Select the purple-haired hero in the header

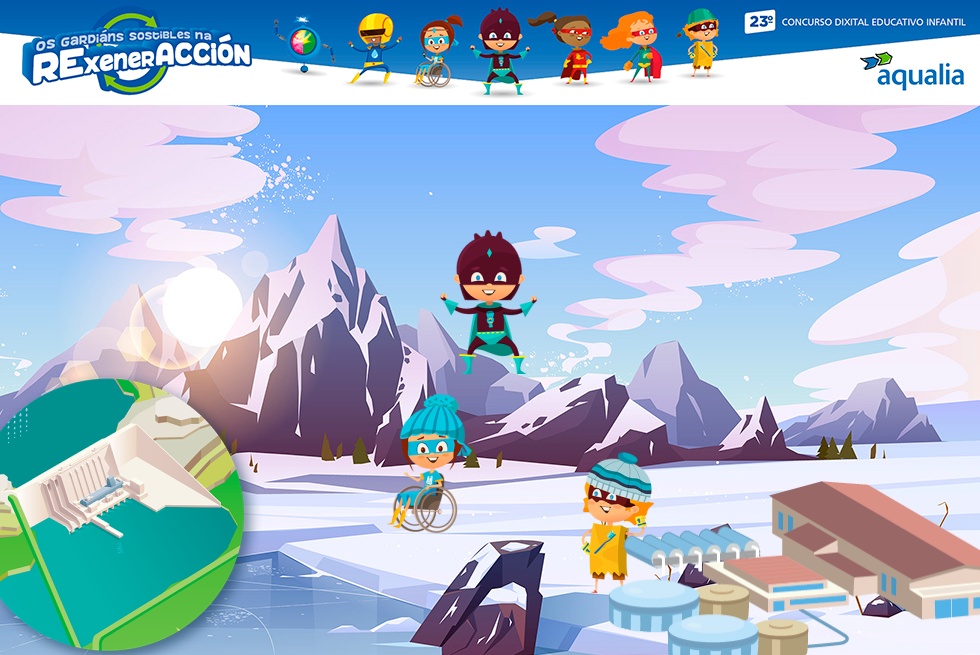(x=497, y=50)
